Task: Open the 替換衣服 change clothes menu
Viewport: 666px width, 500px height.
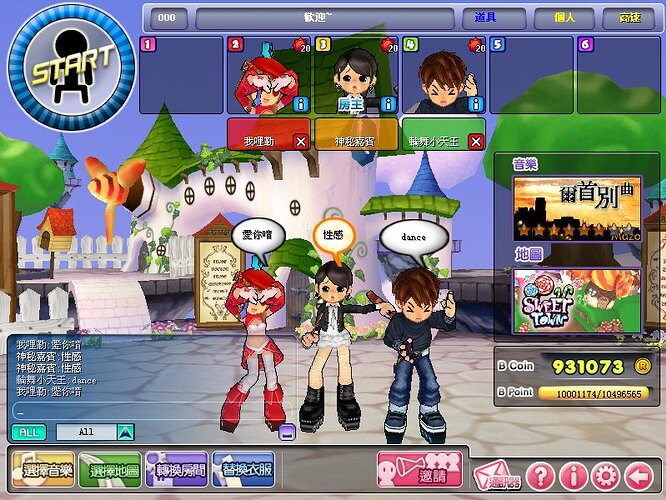Action: [243, 469]
